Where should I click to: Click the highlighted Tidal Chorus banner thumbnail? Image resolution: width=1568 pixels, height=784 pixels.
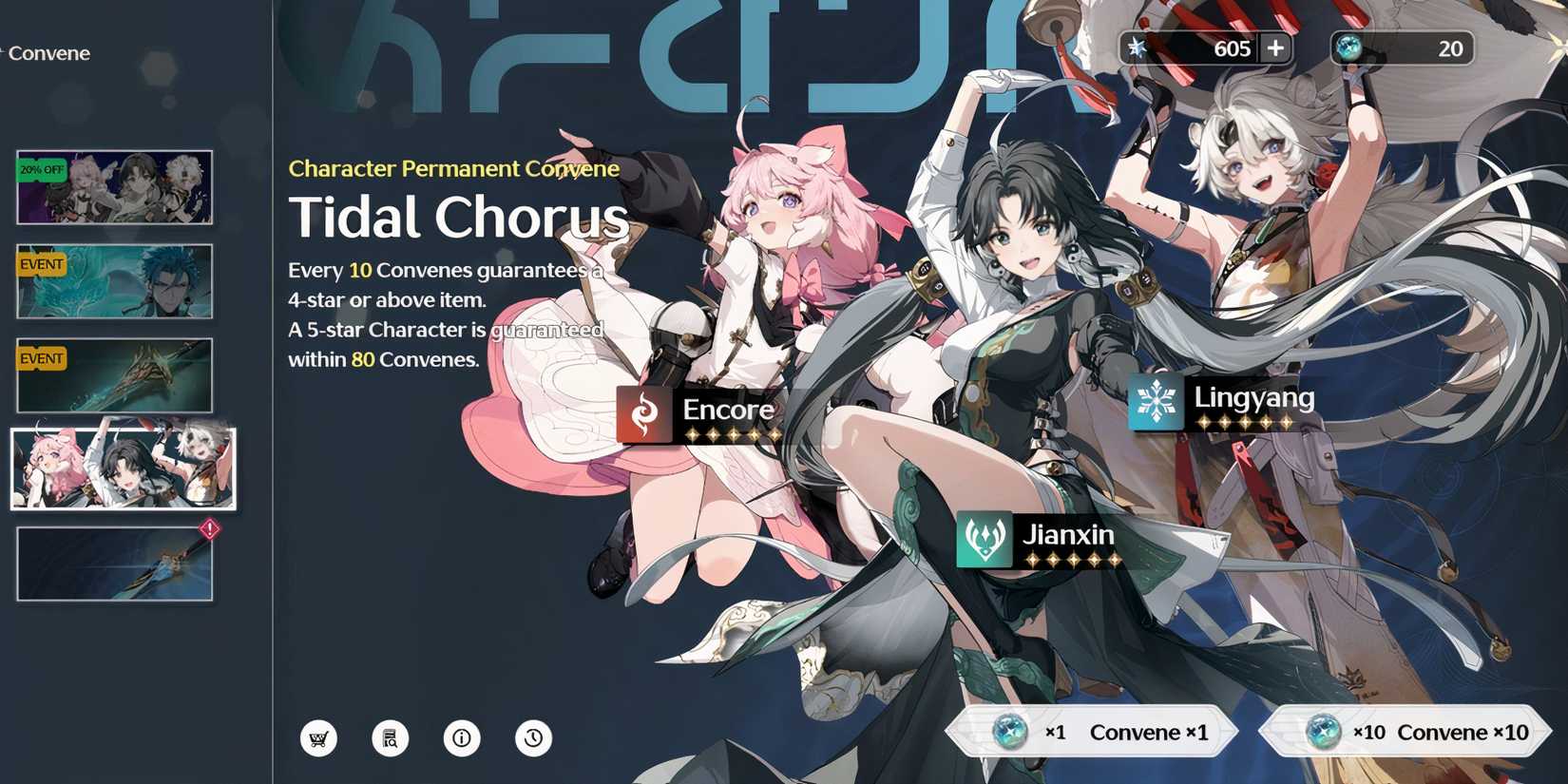[x=124, y=468]
